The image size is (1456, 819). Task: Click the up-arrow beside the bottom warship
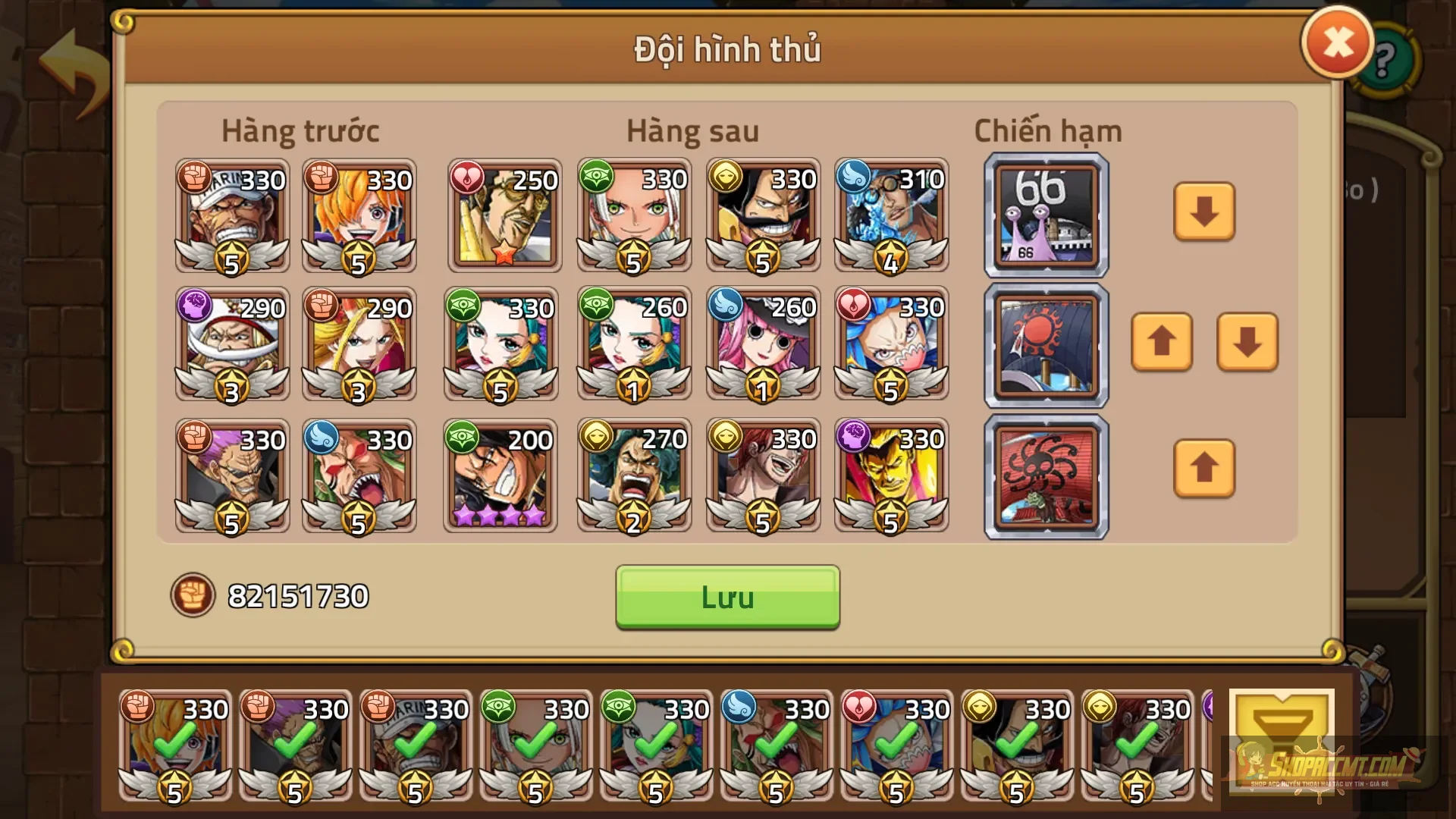coord(1204,470)
